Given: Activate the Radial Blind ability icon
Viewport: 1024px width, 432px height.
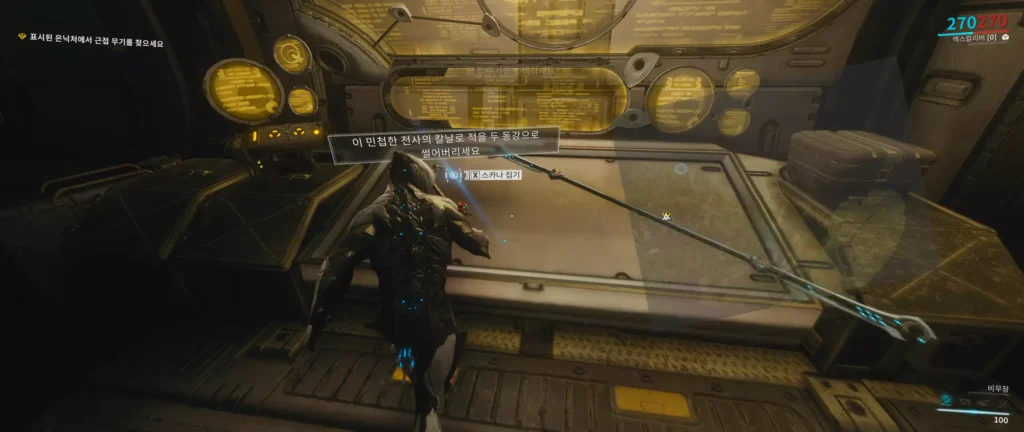Looking at the screenshot, I should (984, 400).
